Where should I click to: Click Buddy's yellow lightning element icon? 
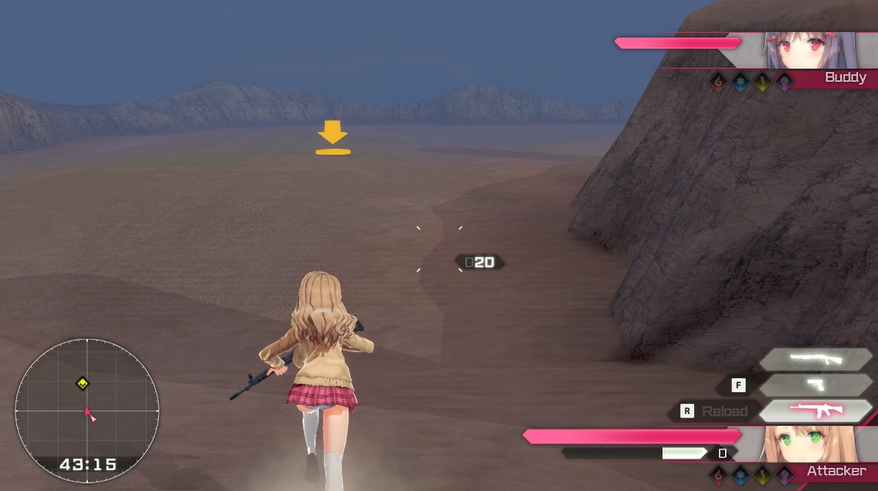coord(763,83)
